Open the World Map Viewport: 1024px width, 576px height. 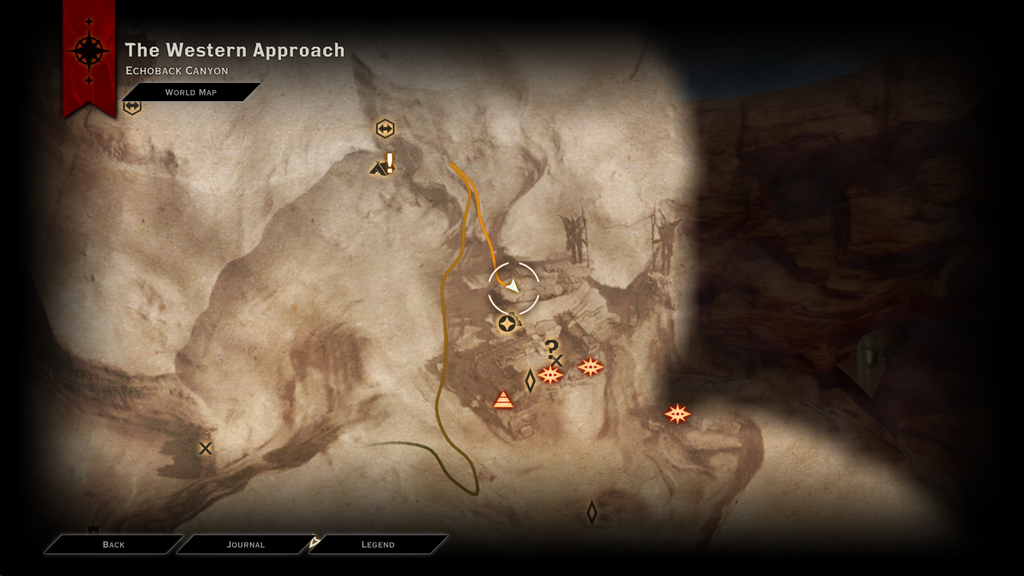click(x=190, y=92)
